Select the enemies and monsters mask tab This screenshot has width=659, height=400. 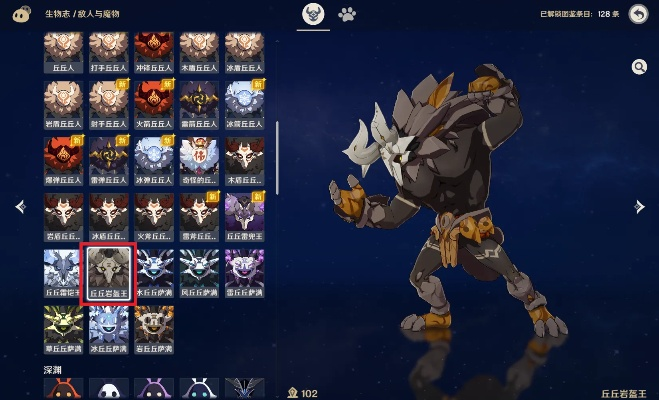pyautogui.click(x=313, y=15)
